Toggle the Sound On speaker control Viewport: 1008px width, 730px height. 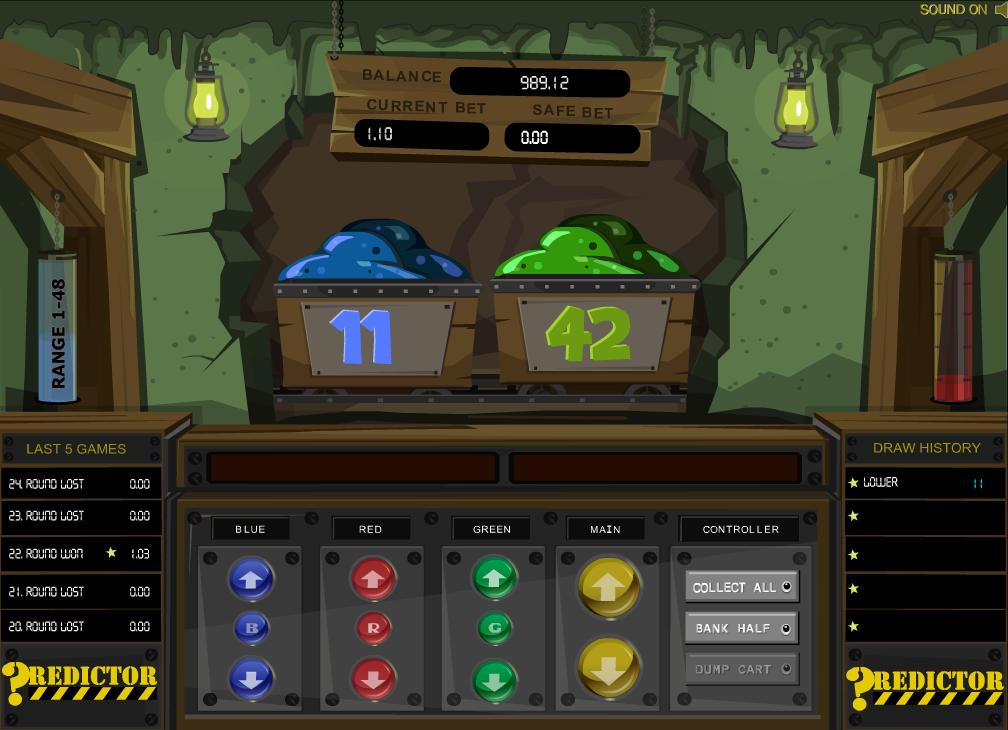click(961, 10)
